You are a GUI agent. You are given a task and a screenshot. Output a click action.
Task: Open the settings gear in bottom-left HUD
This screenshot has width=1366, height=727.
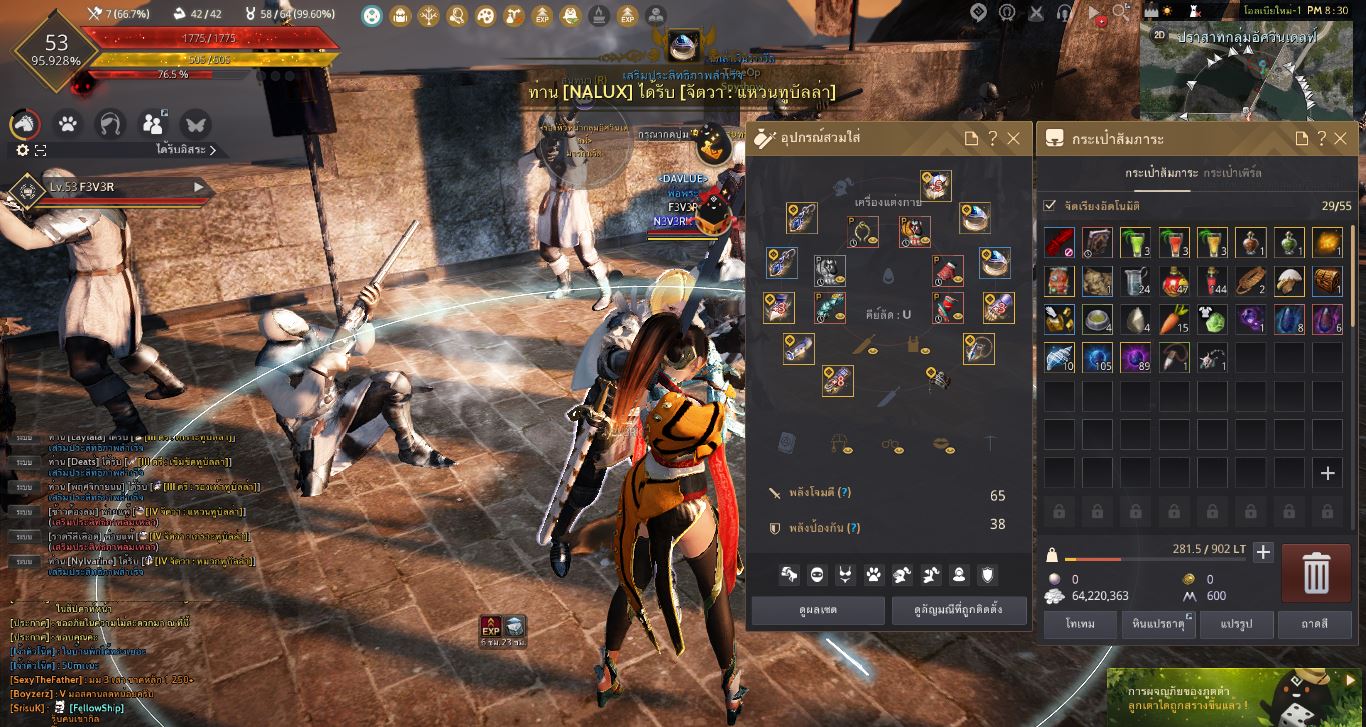(22, 148)
